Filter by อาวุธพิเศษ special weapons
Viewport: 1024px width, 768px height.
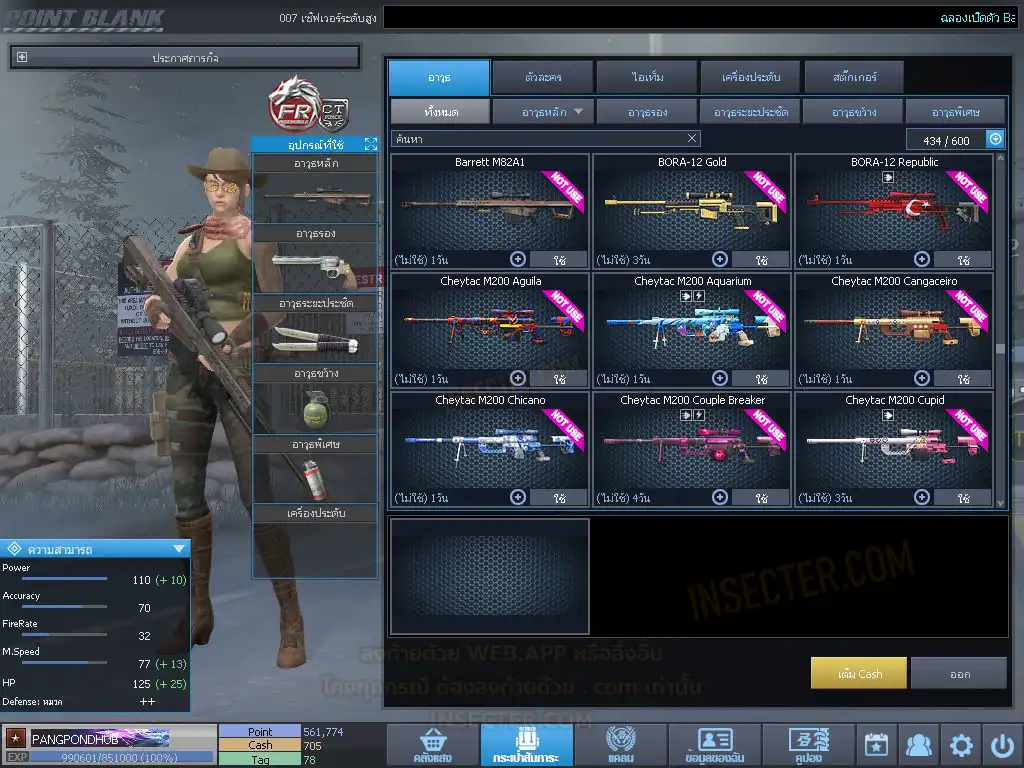955,111
